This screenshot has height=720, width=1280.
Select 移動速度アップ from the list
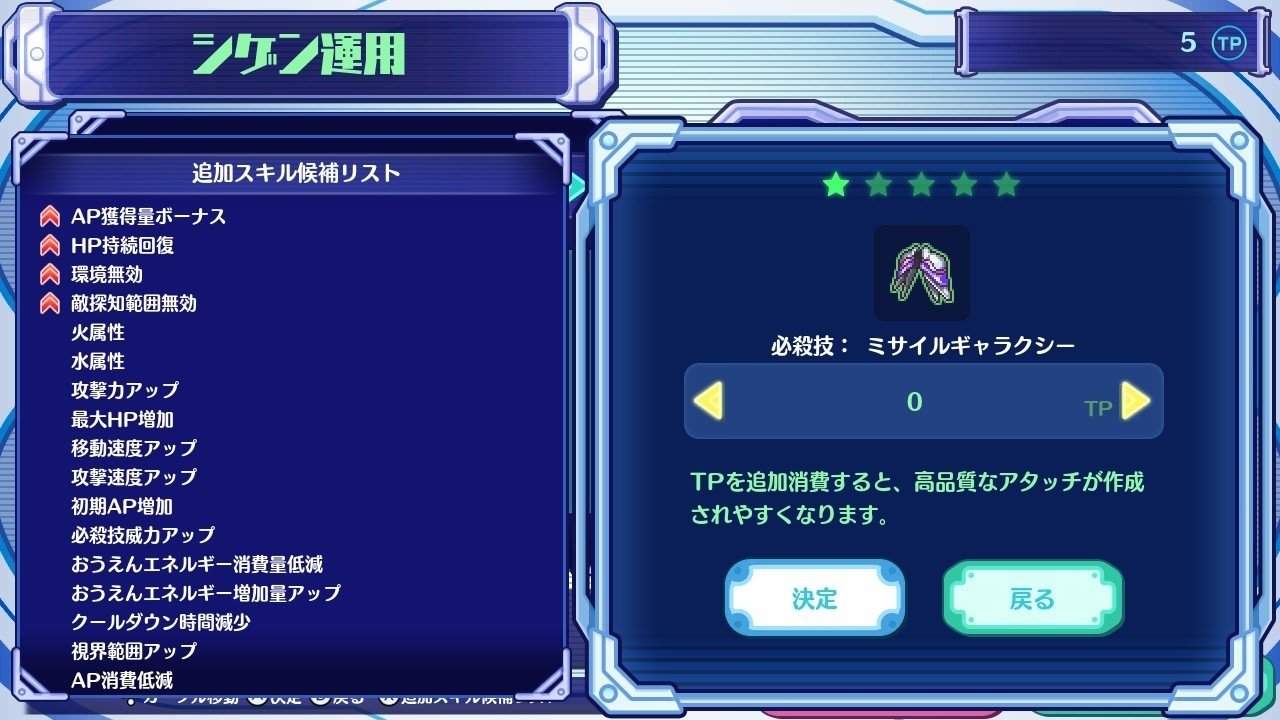pos(134,448)
